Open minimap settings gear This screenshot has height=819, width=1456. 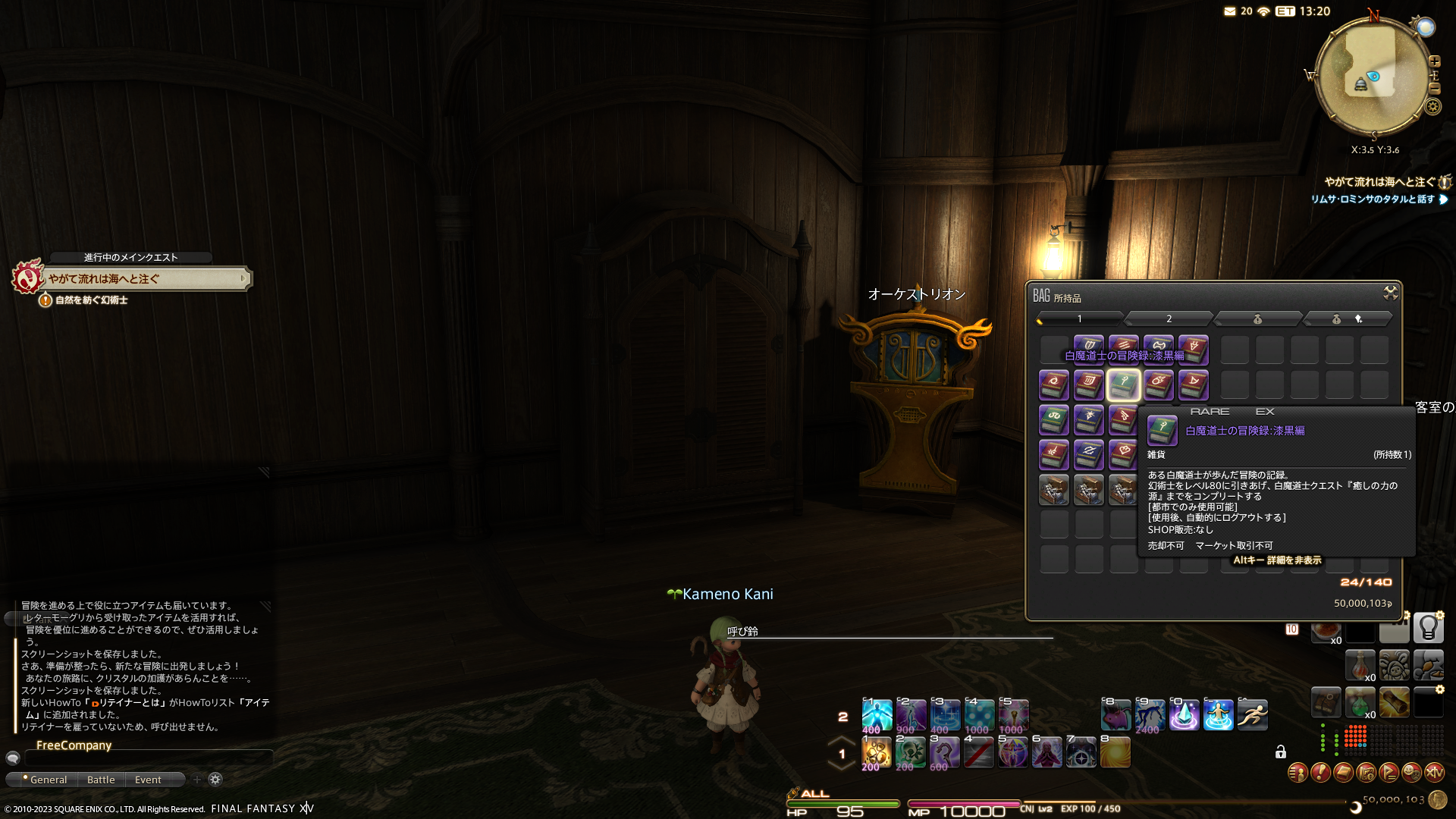tap(1432, 106)
